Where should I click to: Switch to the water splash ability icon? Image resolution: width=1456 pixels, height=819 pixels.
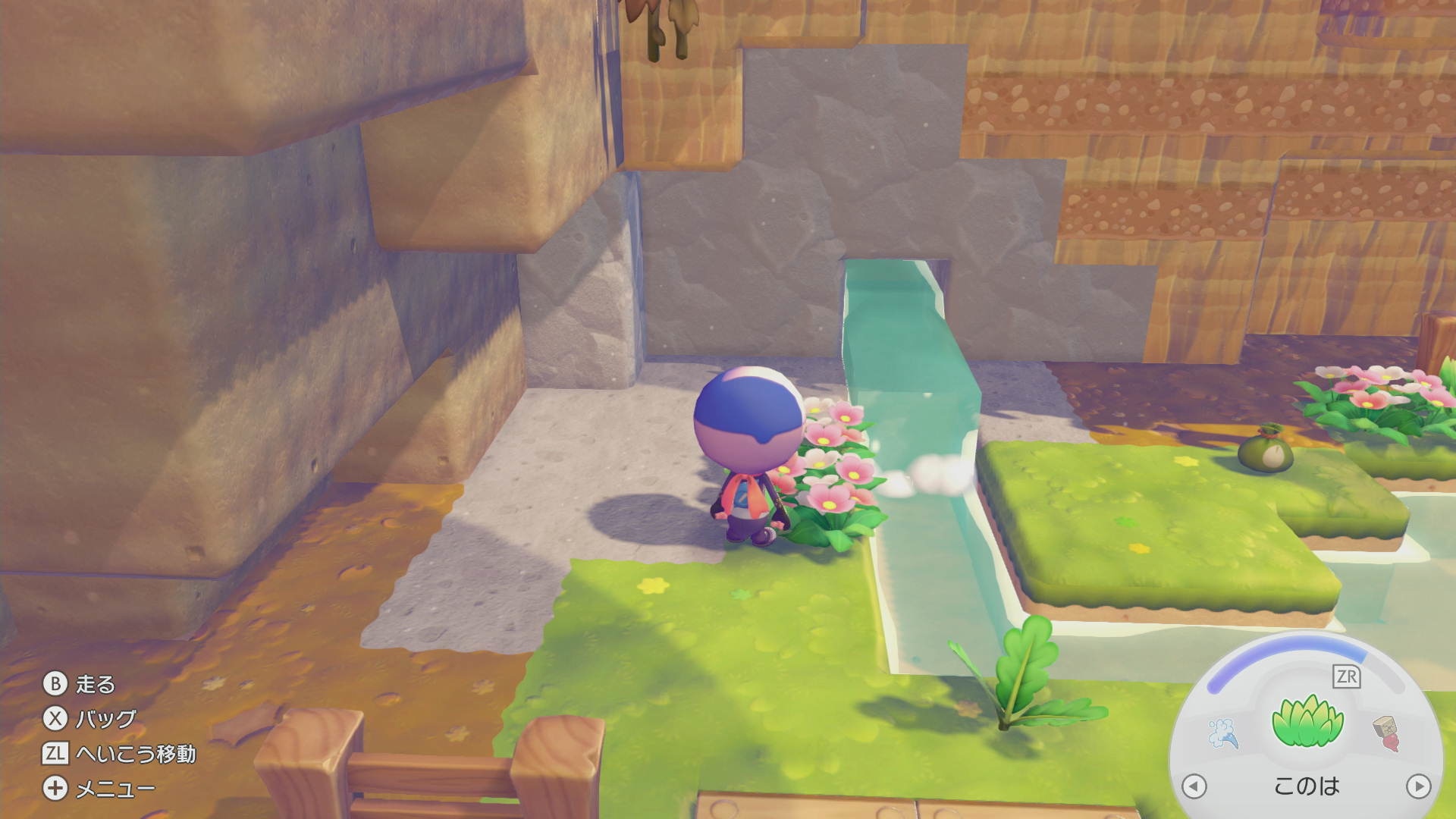(x=1223, y=733)
